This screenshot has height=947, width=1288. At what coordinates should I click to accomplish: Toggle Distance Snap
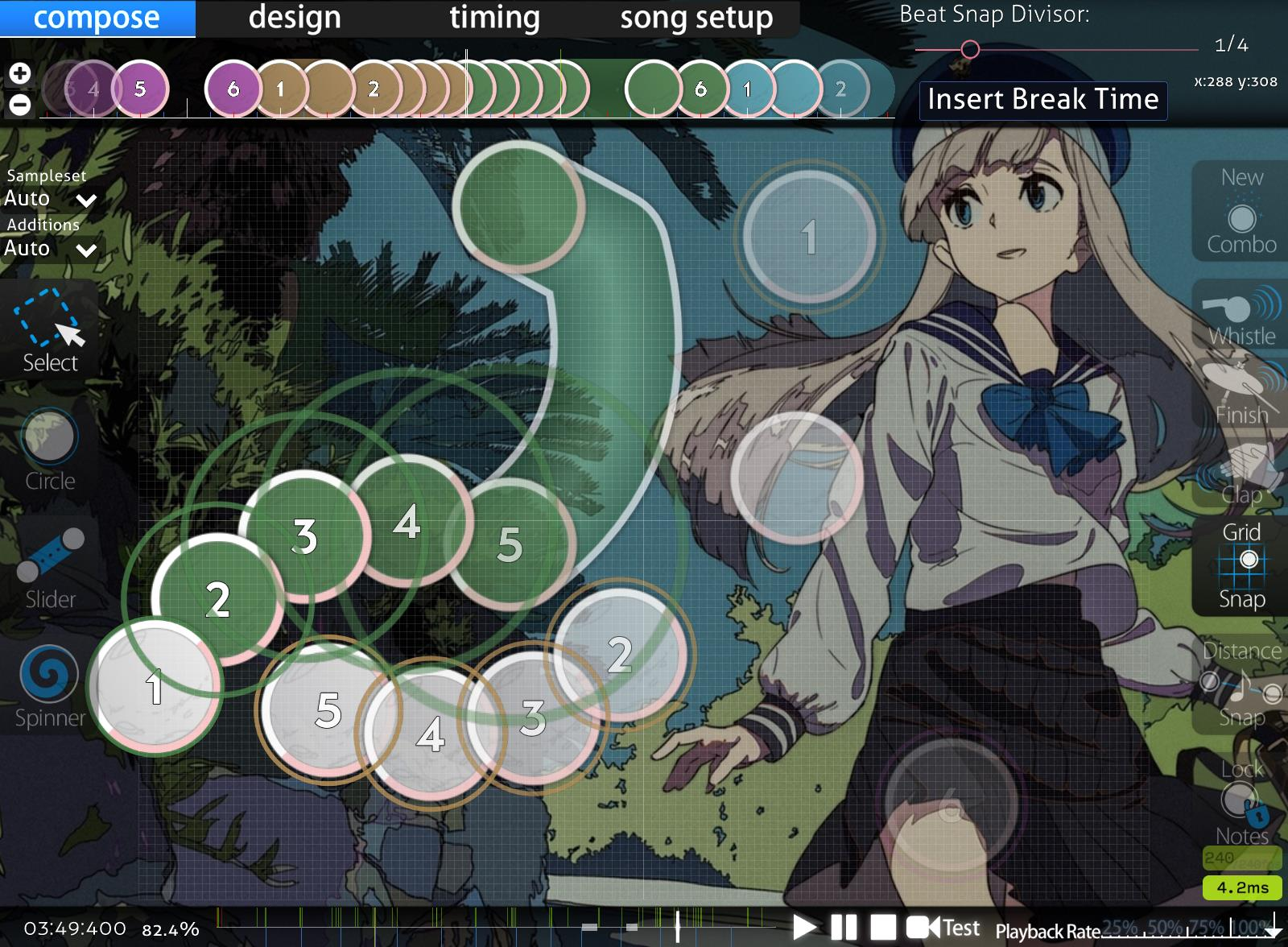(1241, 683)
